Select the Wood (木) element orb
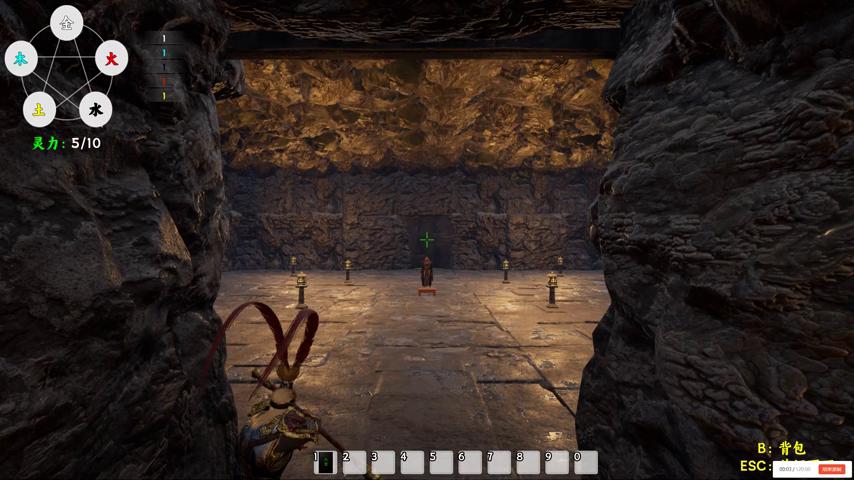854x480 pixels. [x=21, y=59]
